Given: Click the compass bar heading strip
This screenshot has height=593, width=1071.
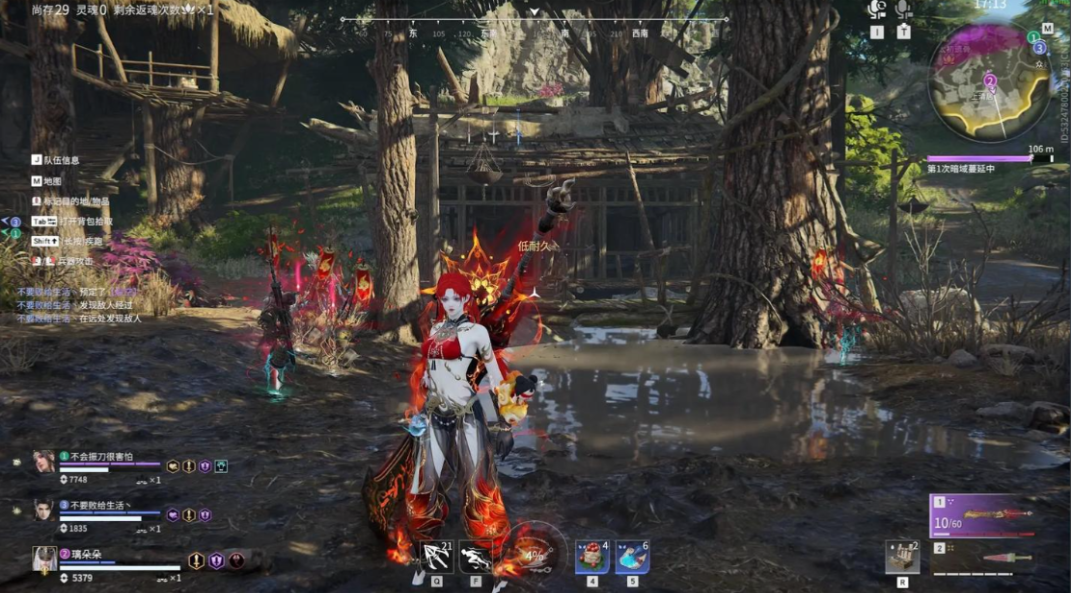Looking at the screenshot, I should 534,20.
